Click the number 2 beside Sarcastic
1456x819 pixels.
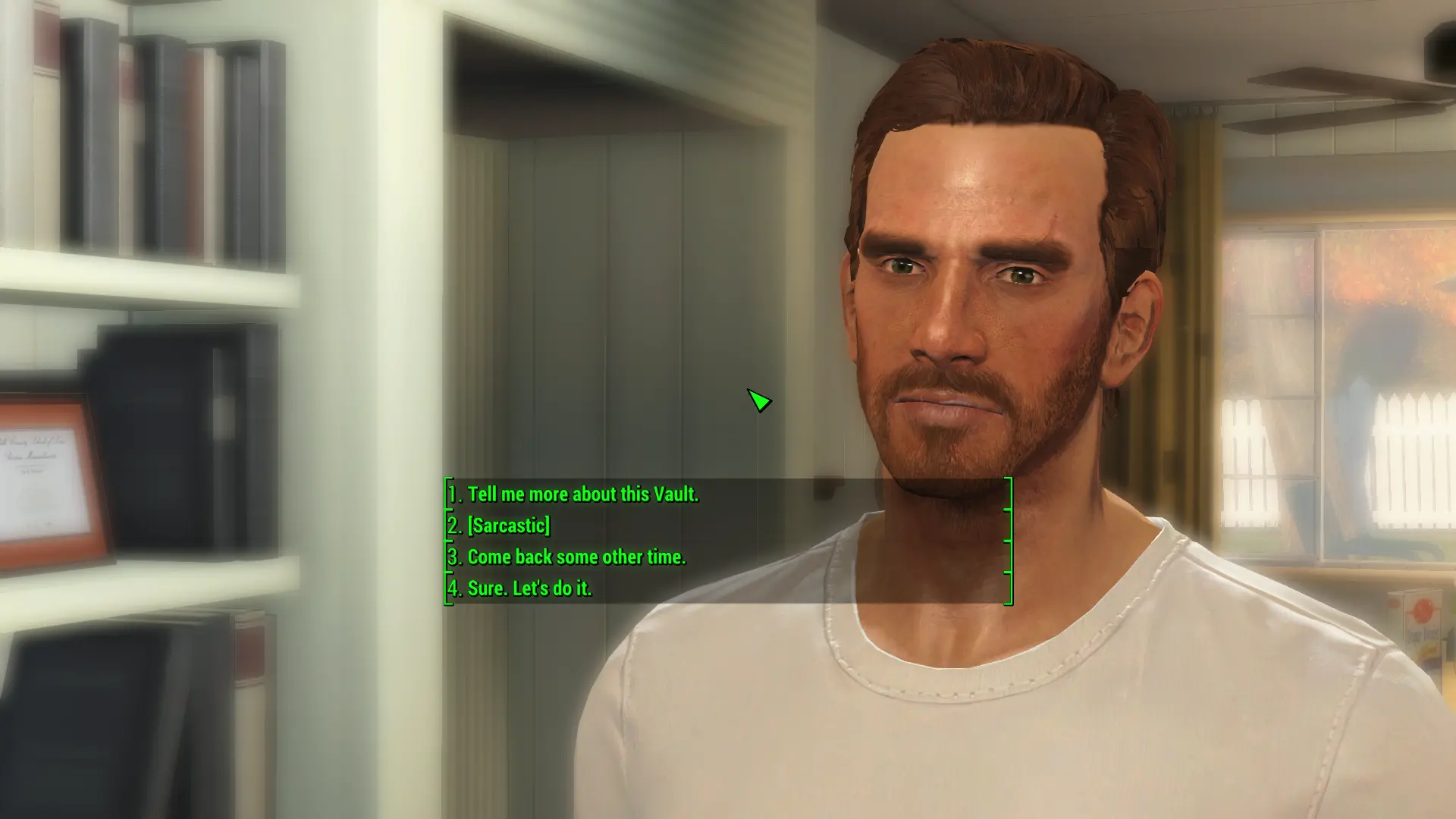coord(453,526)
